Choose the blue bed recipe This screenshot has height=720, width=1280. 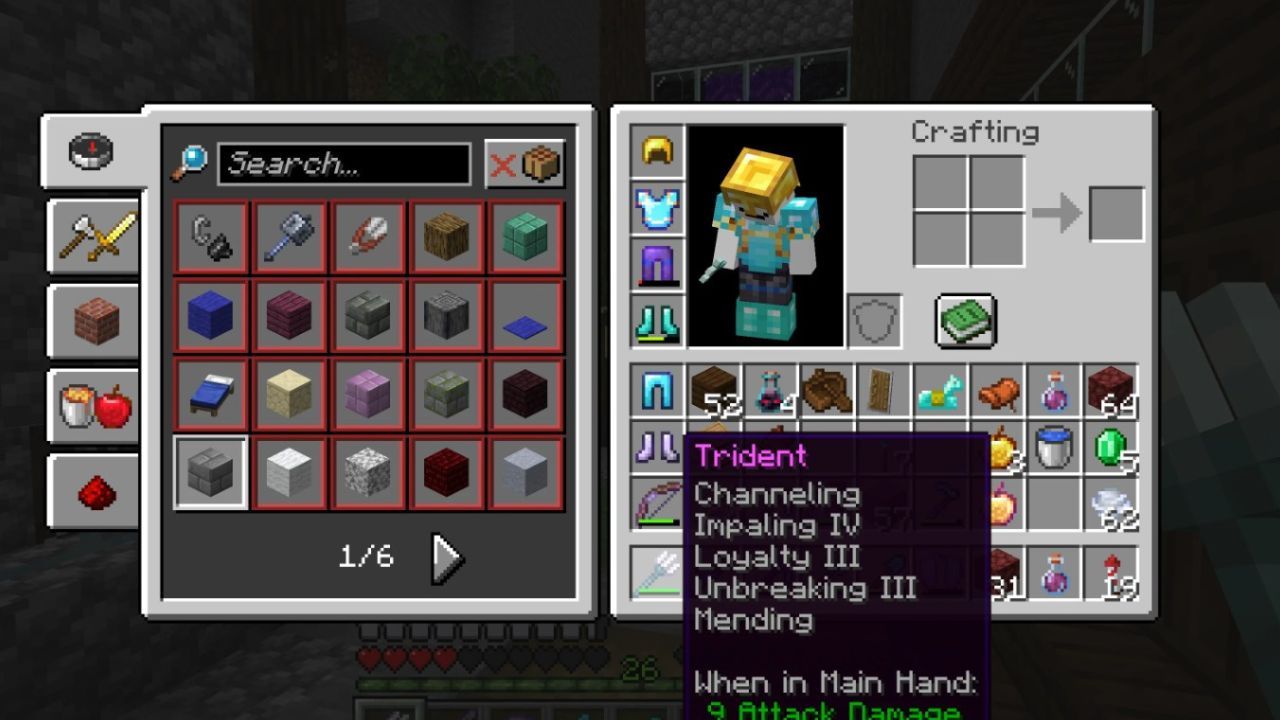(211, 395)
